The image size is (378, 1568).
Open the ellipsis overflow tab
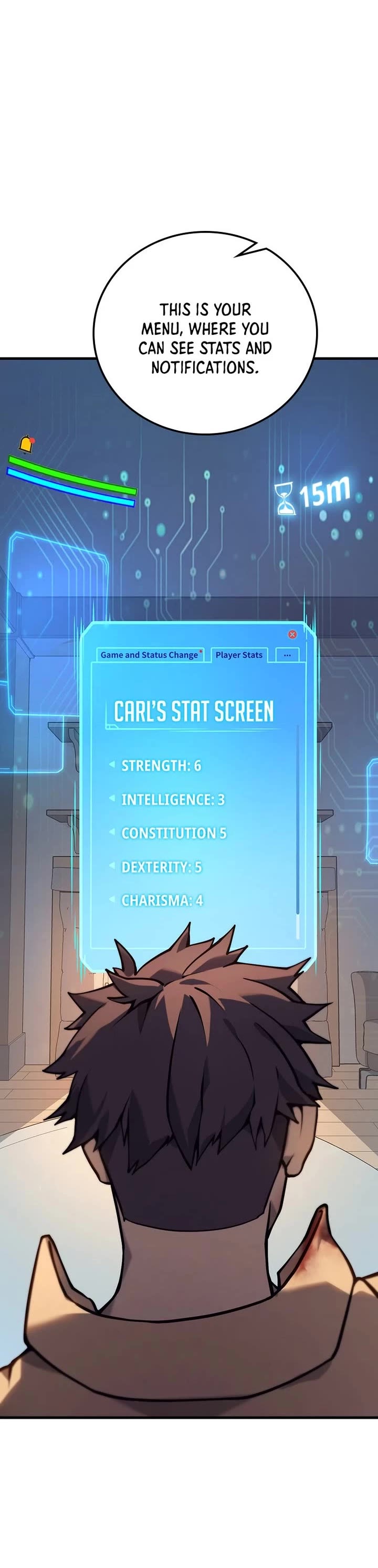coord(287,655)
